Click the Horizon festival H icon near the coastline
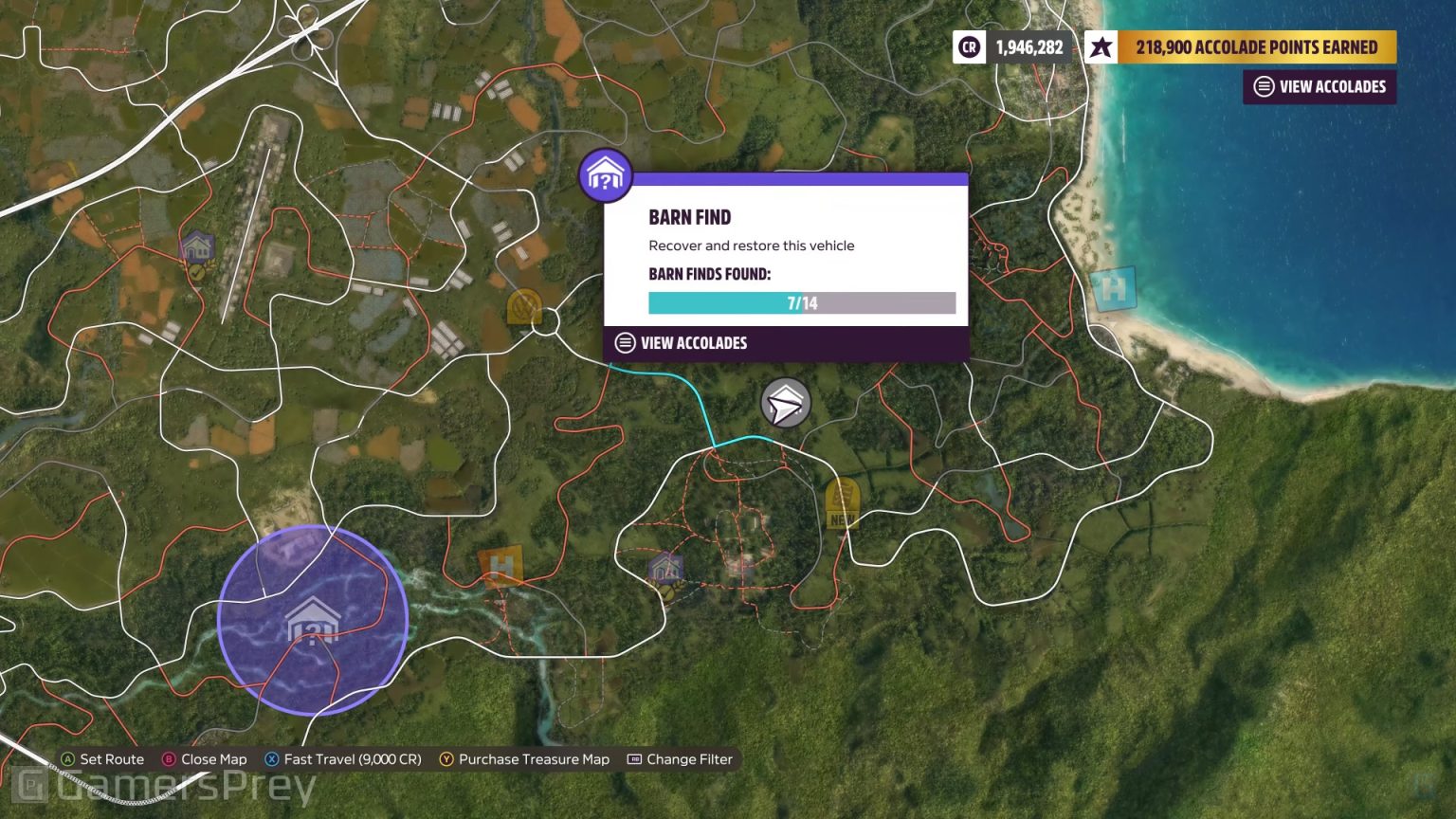The image size is (1456, 819). coord(1111,289)
